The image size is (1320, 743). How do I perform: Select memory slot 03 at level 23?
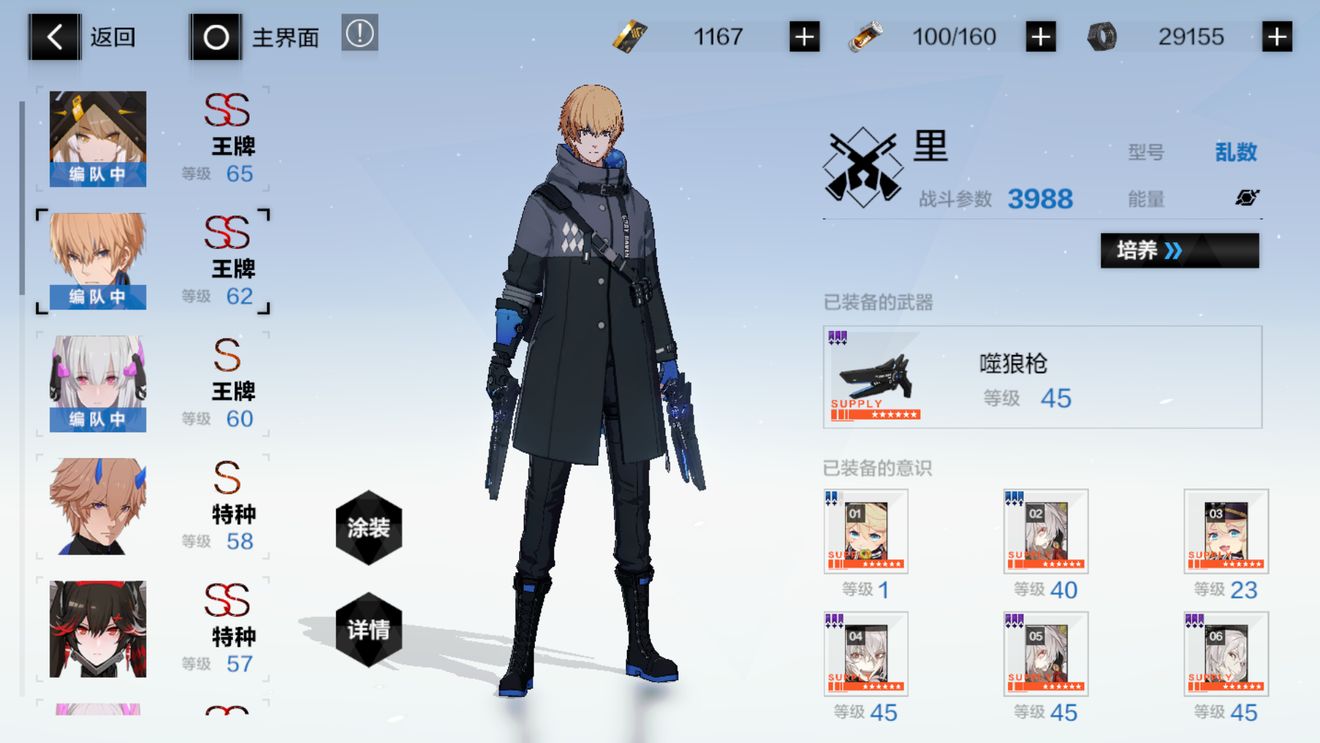(1226, 531)
